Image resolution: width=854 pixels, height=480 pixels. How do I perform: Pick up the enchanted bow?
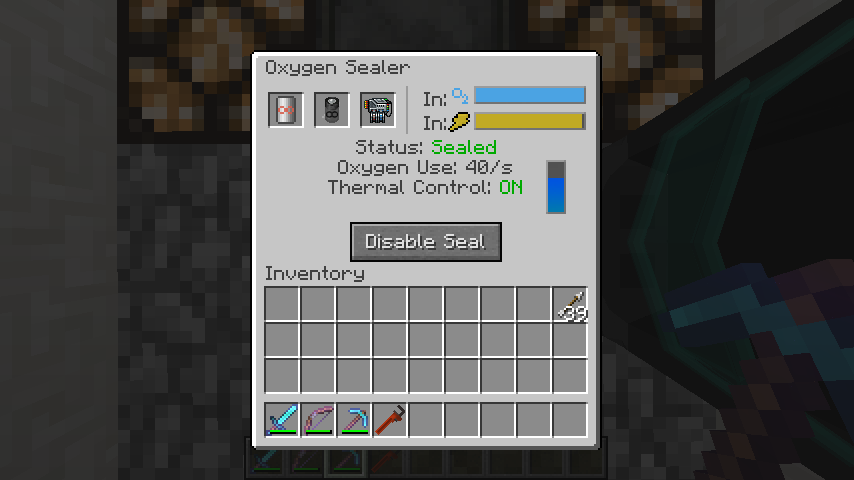[x=318, y=420]
